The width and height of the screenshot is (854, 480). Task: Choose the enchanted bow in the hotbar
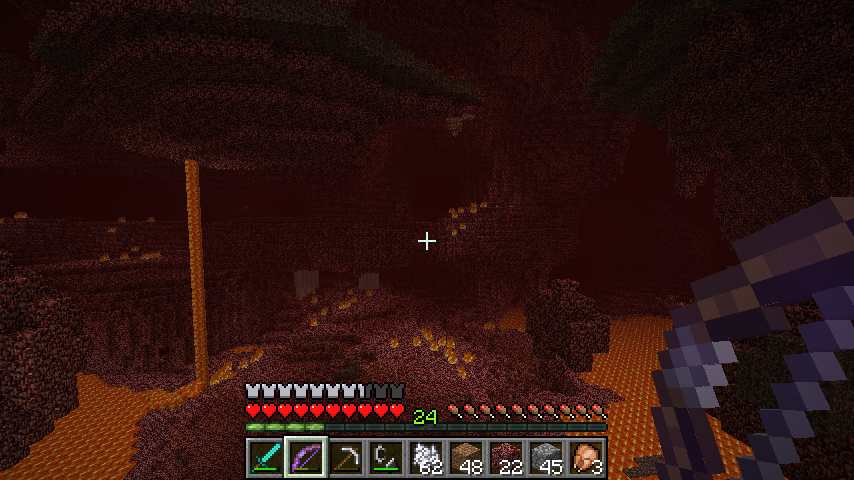click(305, 458)
